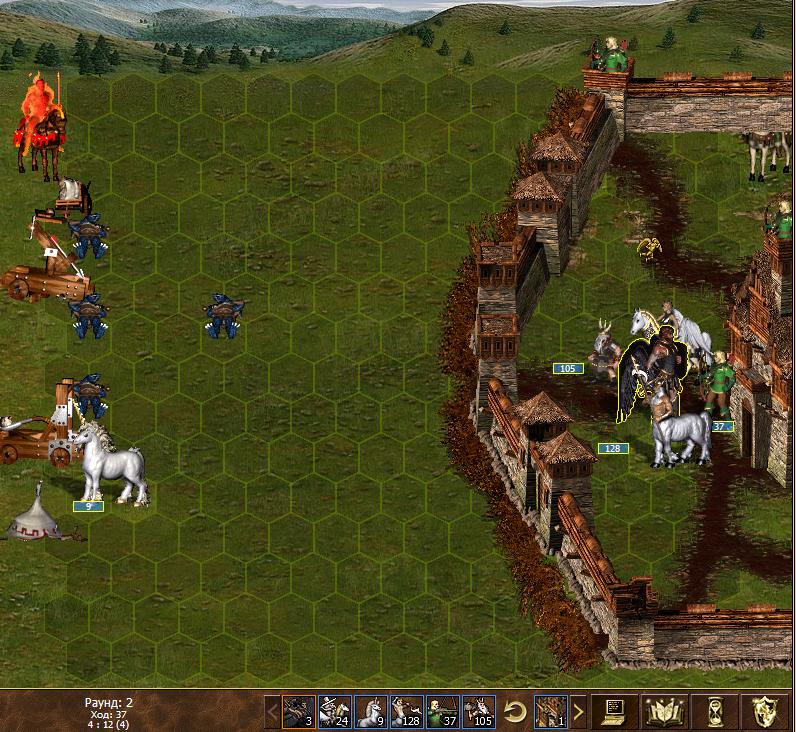Select the turn queue unit with 3 stack

[x=298, y=712]
